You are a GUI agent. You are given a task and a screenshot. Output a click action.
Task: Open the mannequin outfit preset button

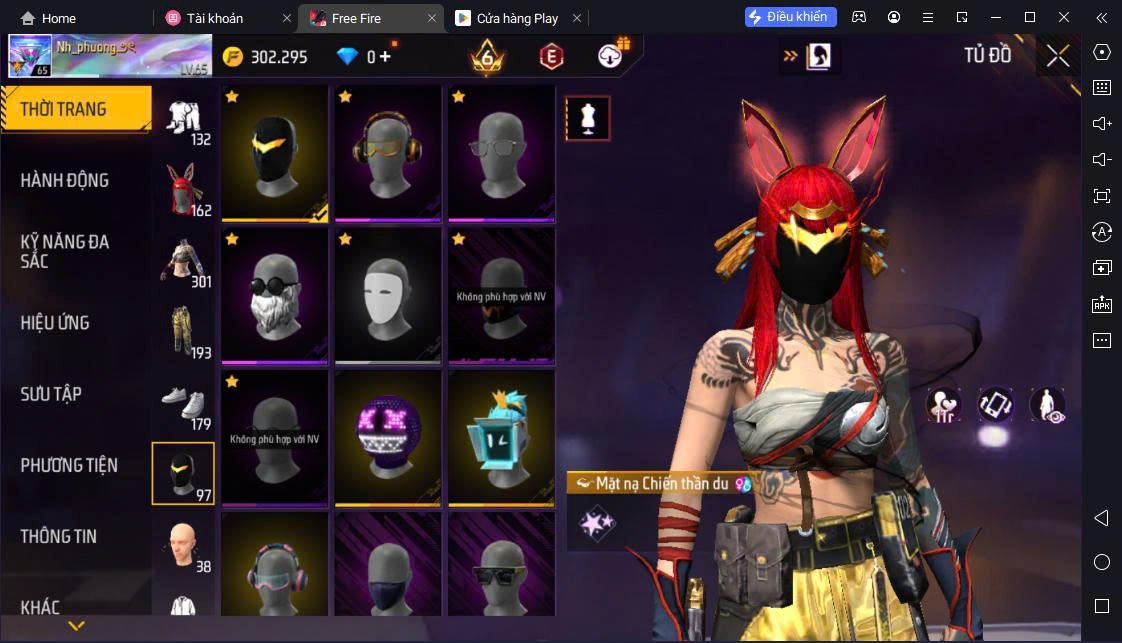coord(587,119)
